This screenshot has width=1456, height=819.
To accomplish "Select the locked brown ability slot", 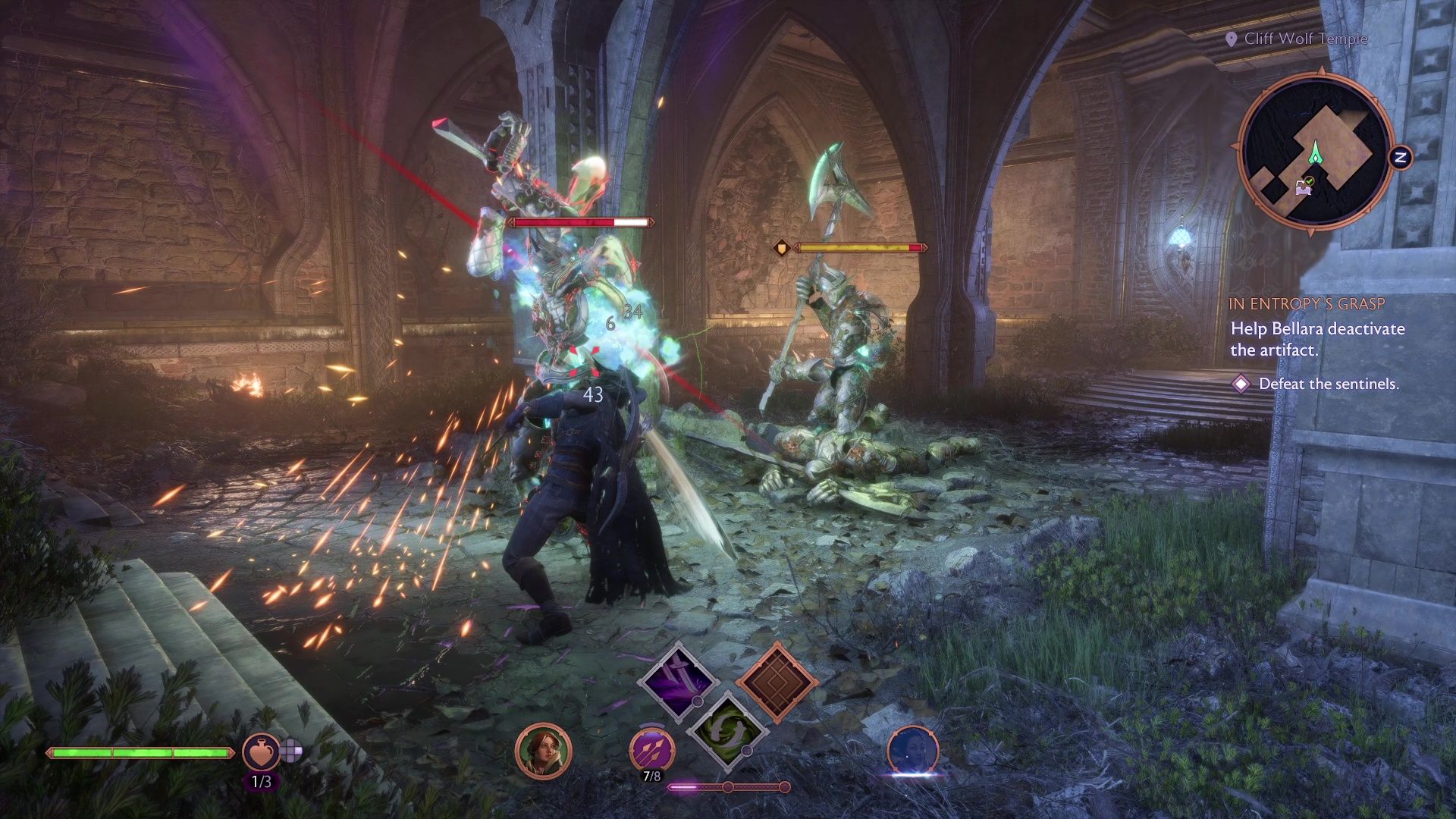I will point(776,680).
